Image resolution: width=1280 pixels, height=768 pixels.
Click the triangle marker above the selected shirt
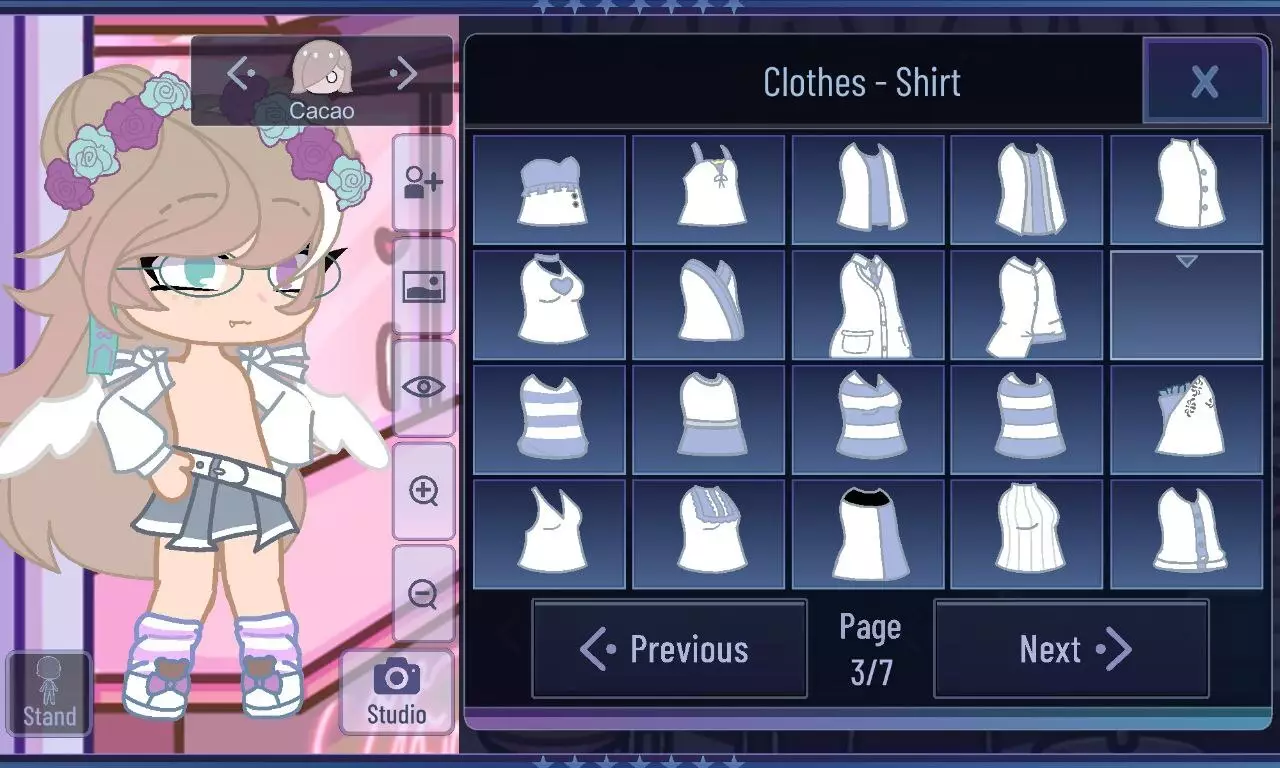coord(1186,260)
